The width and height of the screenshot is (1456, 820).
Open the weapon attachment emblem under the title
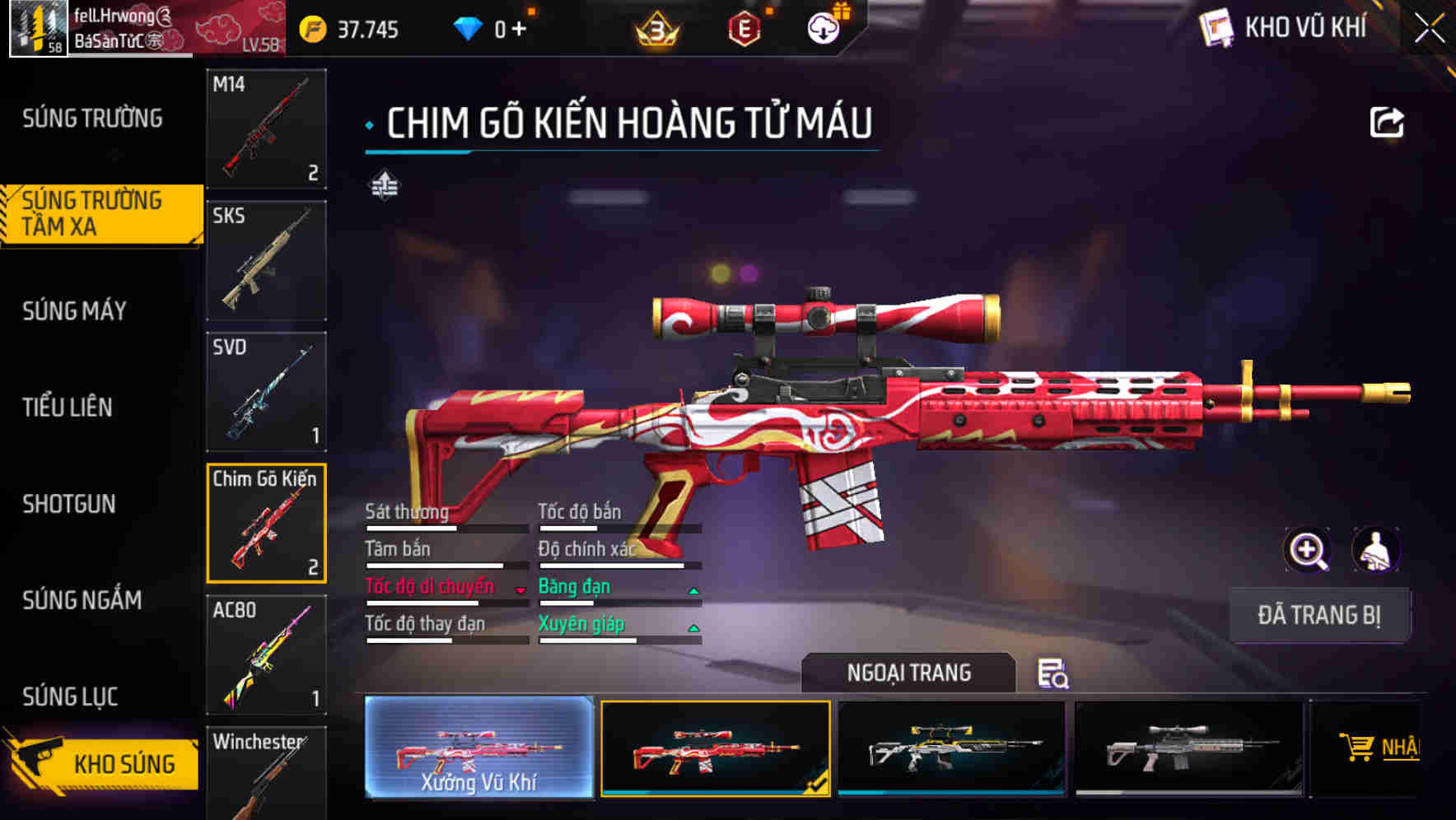click(x=386, y=185)
